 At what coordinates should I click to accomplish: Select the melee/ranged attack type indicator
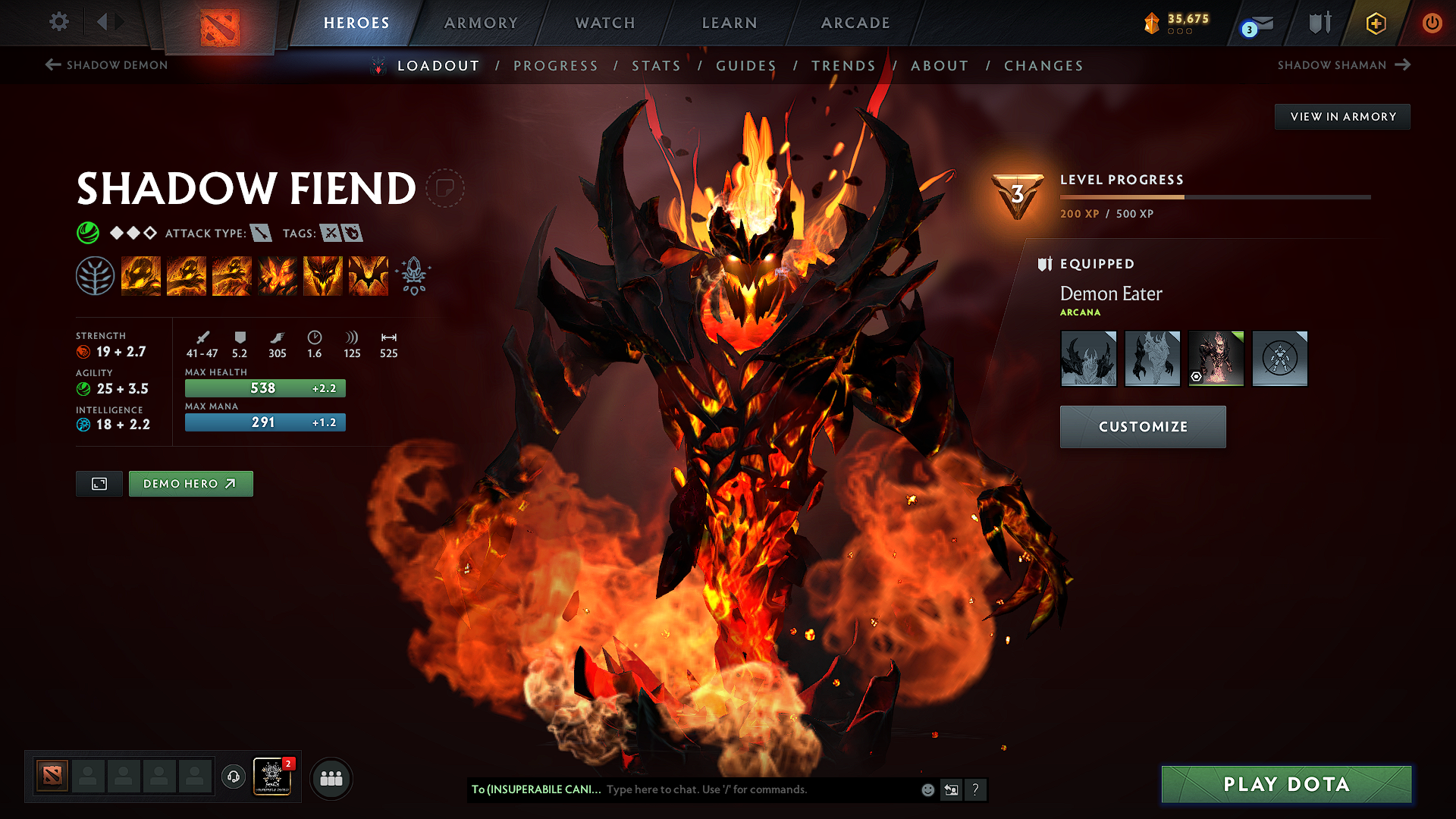pos(261,234)
